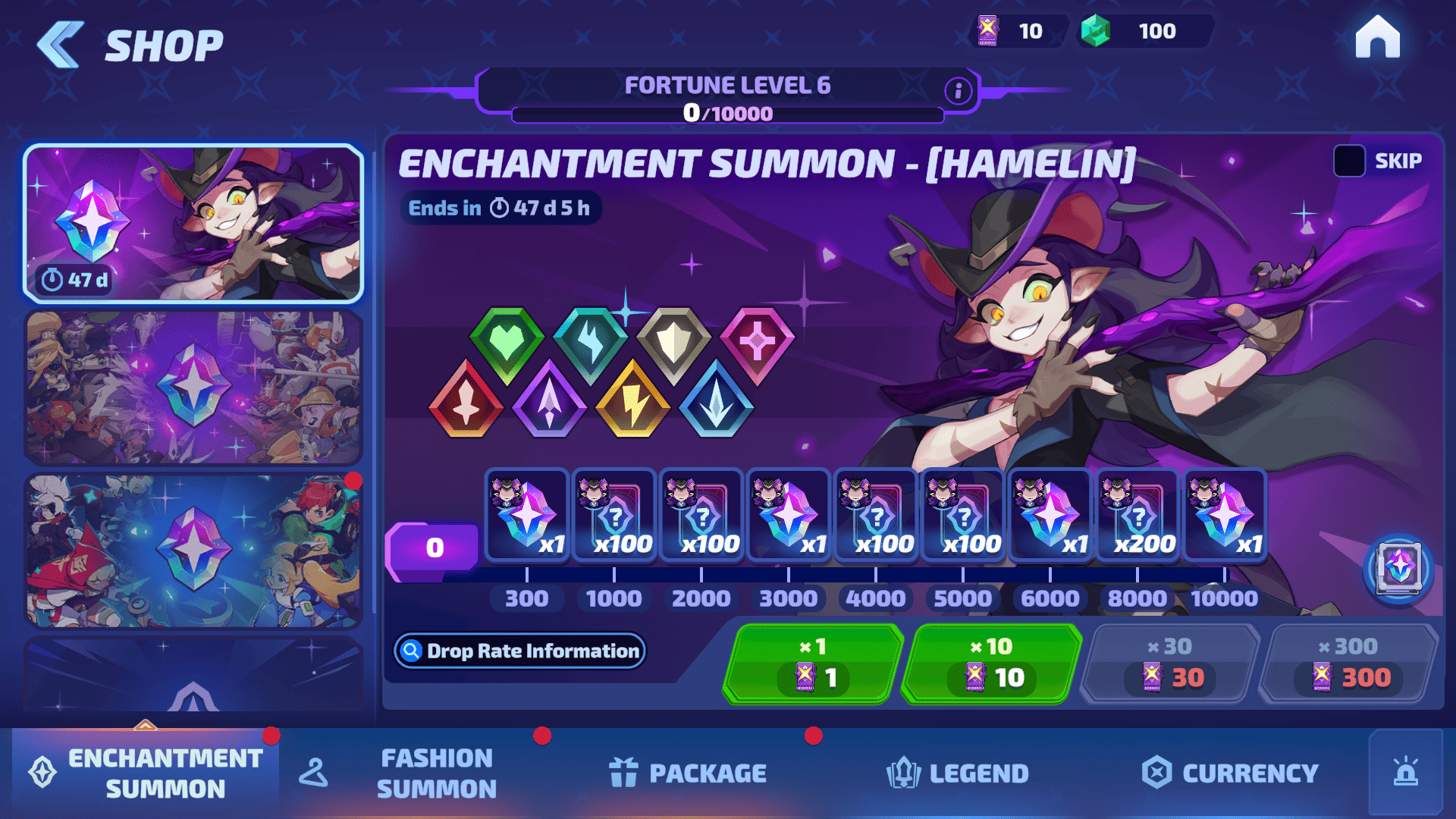This screenshot has width=1456, height=819.
Task: Choose the x30 summon option
Action: (x=1170, y=664)
